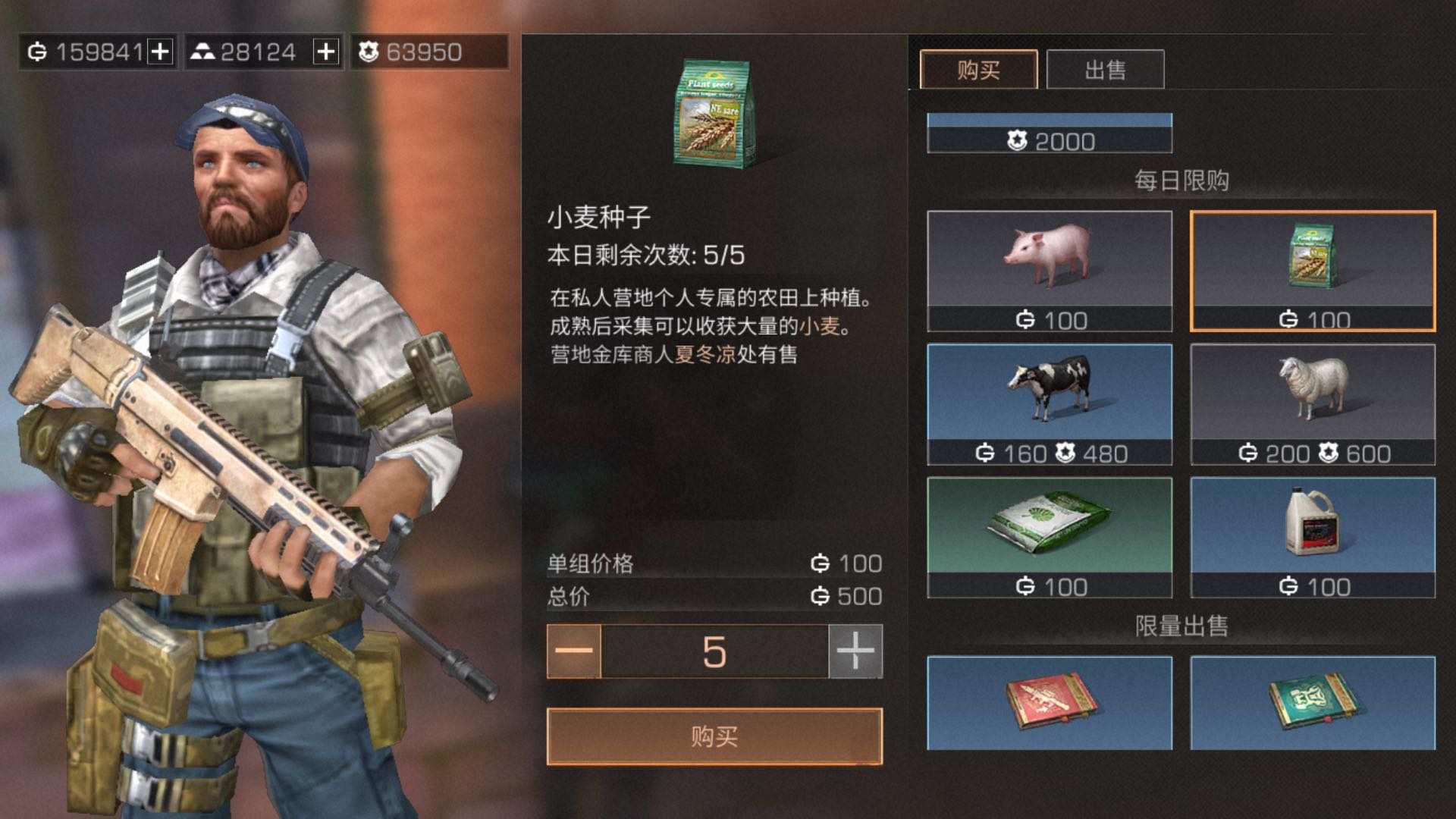The width and height of the screenshot is (1456, 819).
Task: Switch to the 购买 (buy) tab
Action: (978, 70)
